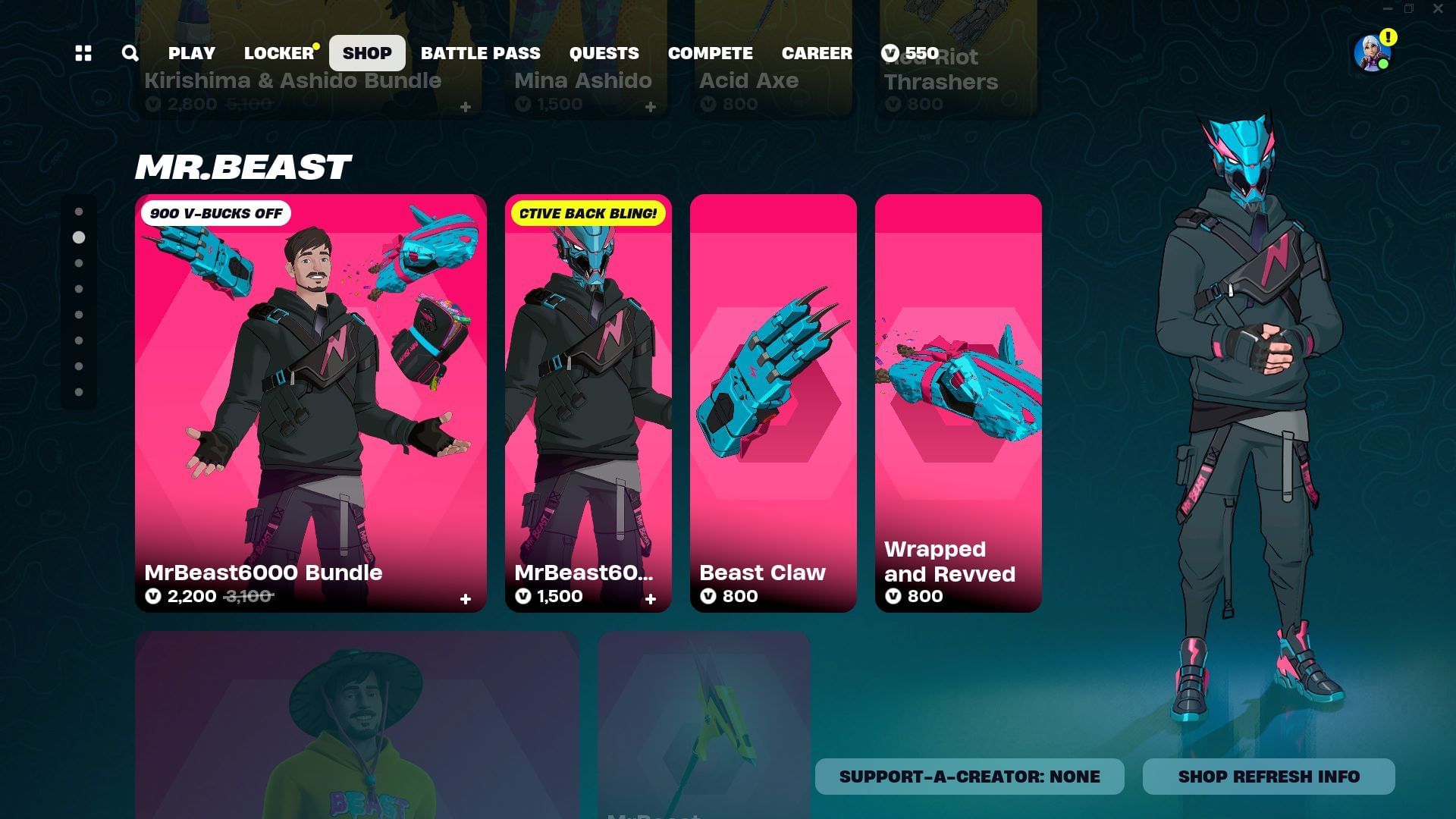Select the second pagination dot in the sidebar
Viewport: 1456px width, 819px height.
point(80,236)
